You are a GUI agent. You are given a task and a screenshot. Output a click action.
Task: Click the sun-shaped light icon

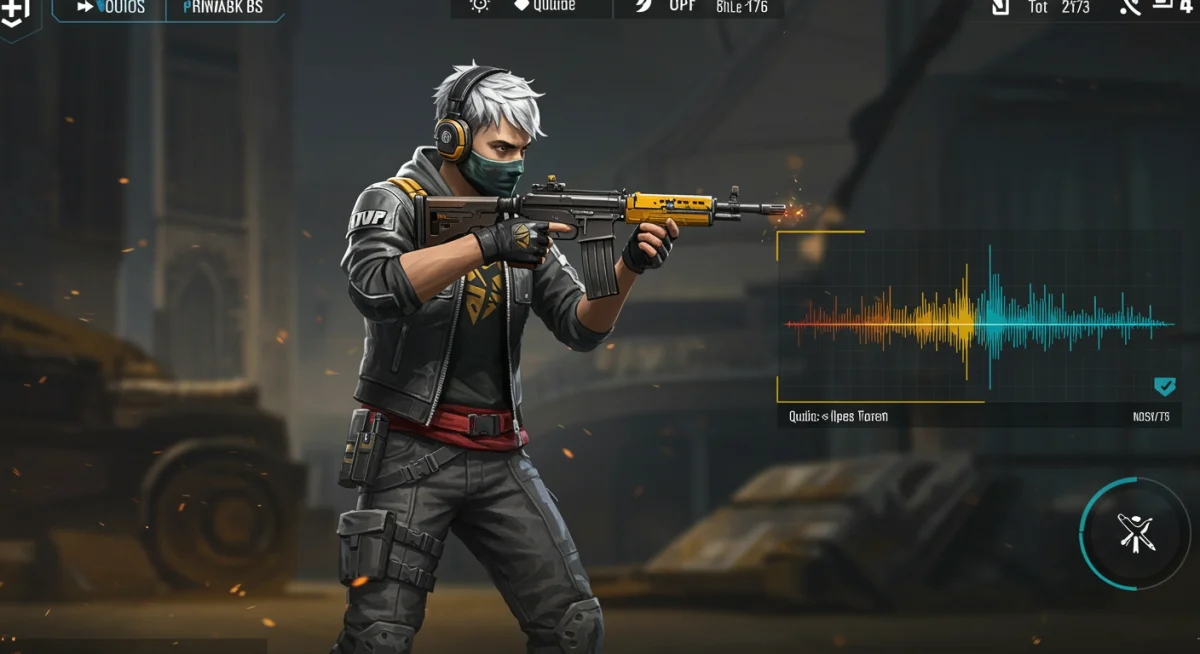(x=480, y=6)
